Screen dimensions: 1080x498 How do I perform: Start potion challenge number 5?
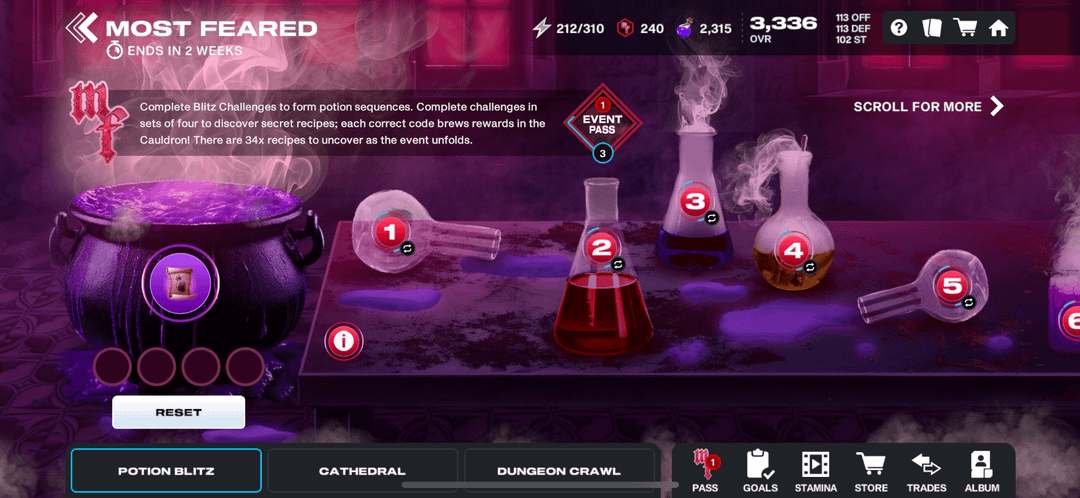951,286
